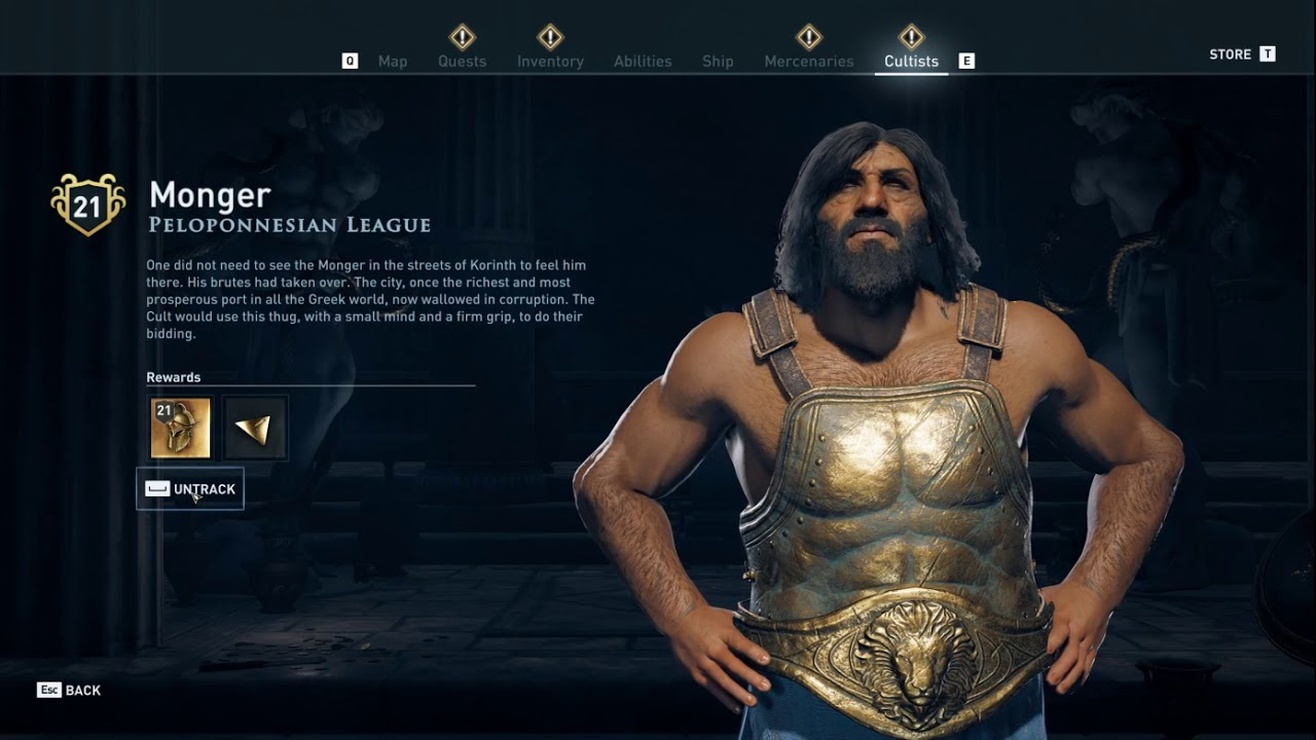The height and width of the screenshot is (740, 1316).
Task: Select the legendary helmet reward icon
Action: [181, 427]
